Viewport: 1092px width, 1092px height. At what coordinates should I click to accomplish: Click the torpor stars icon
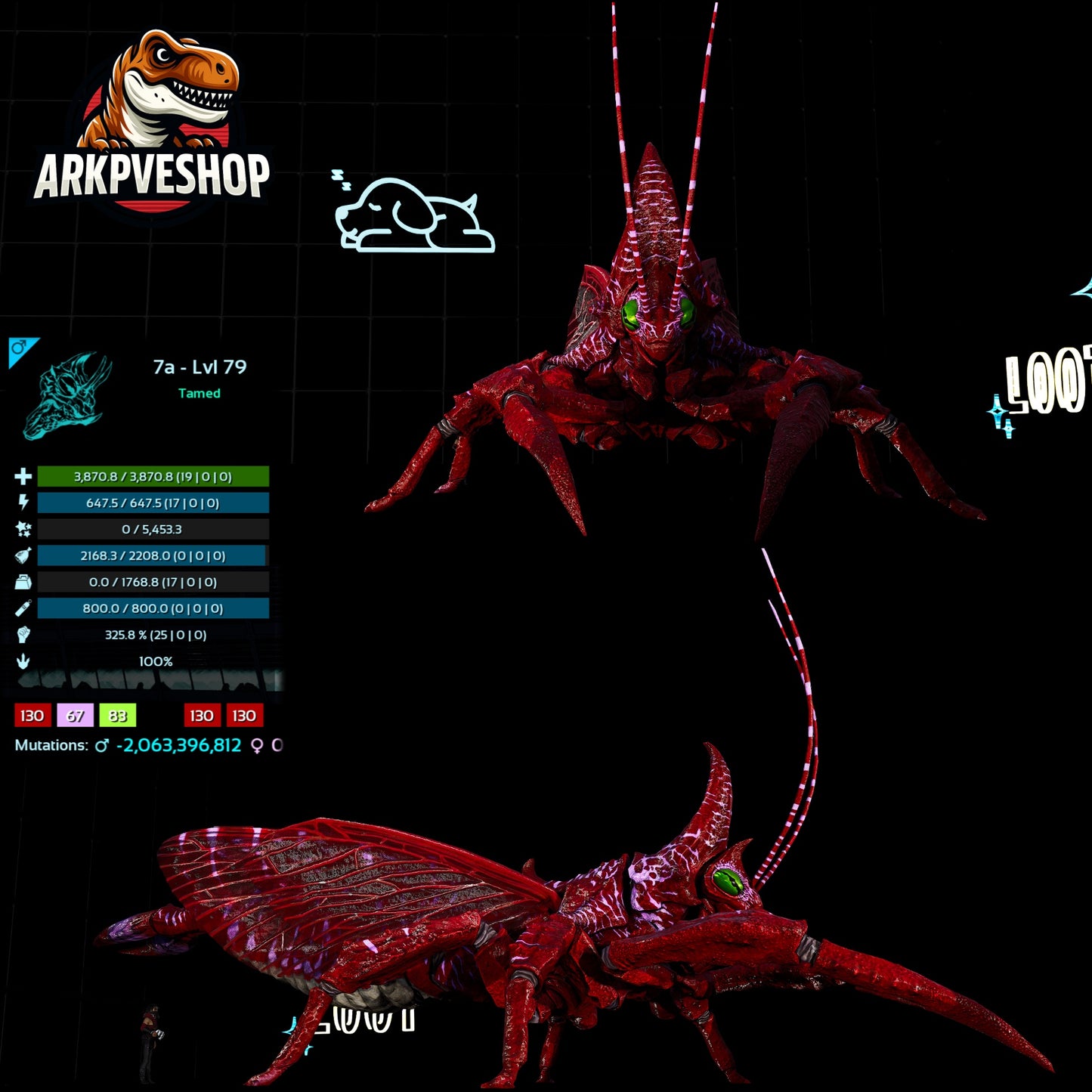pyautogui.click(x=23, y=530)
